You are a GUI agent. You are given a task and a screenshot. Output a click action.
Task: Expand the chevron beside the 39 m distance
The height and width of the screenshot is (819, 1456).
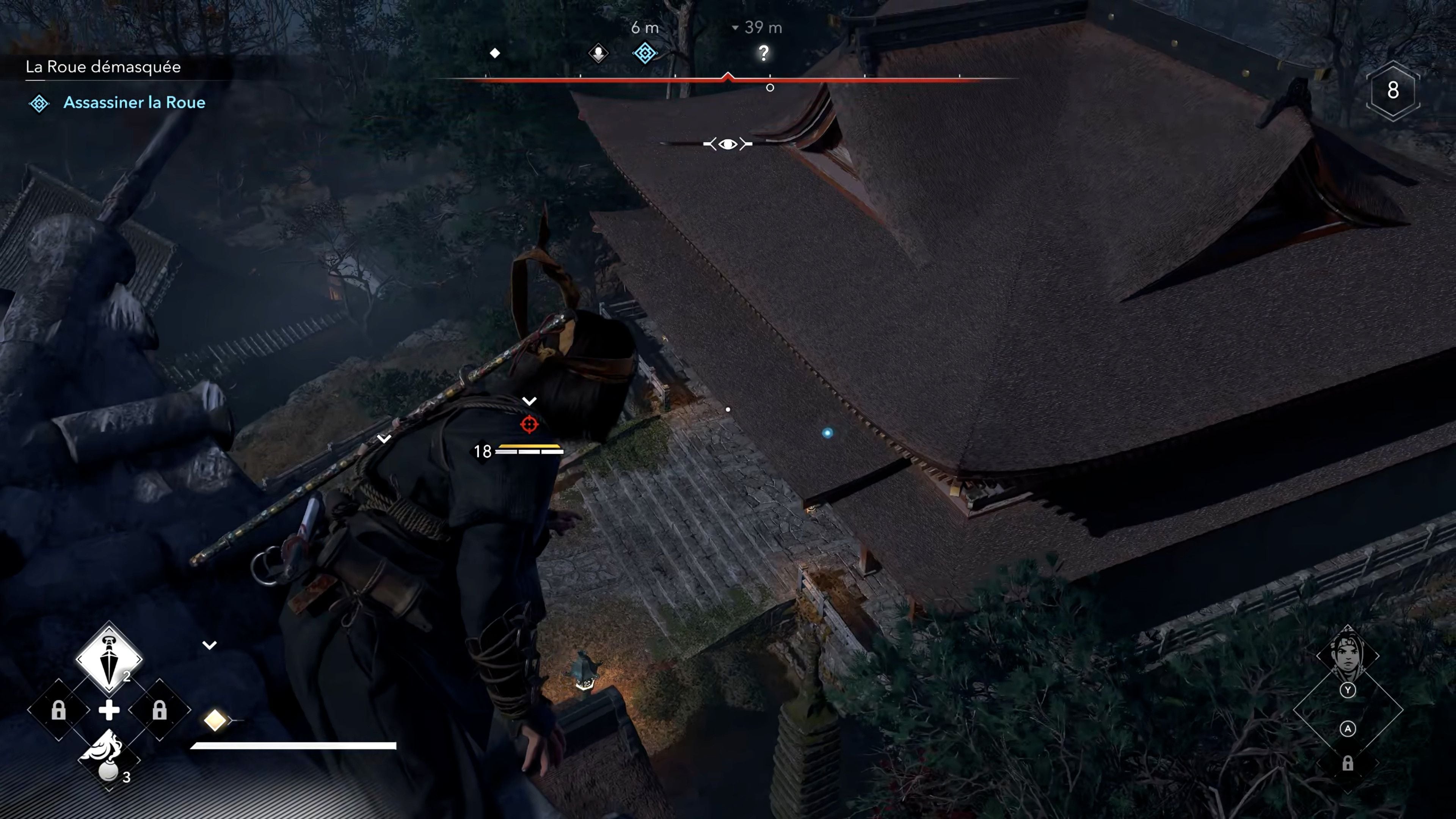point(735,27)
